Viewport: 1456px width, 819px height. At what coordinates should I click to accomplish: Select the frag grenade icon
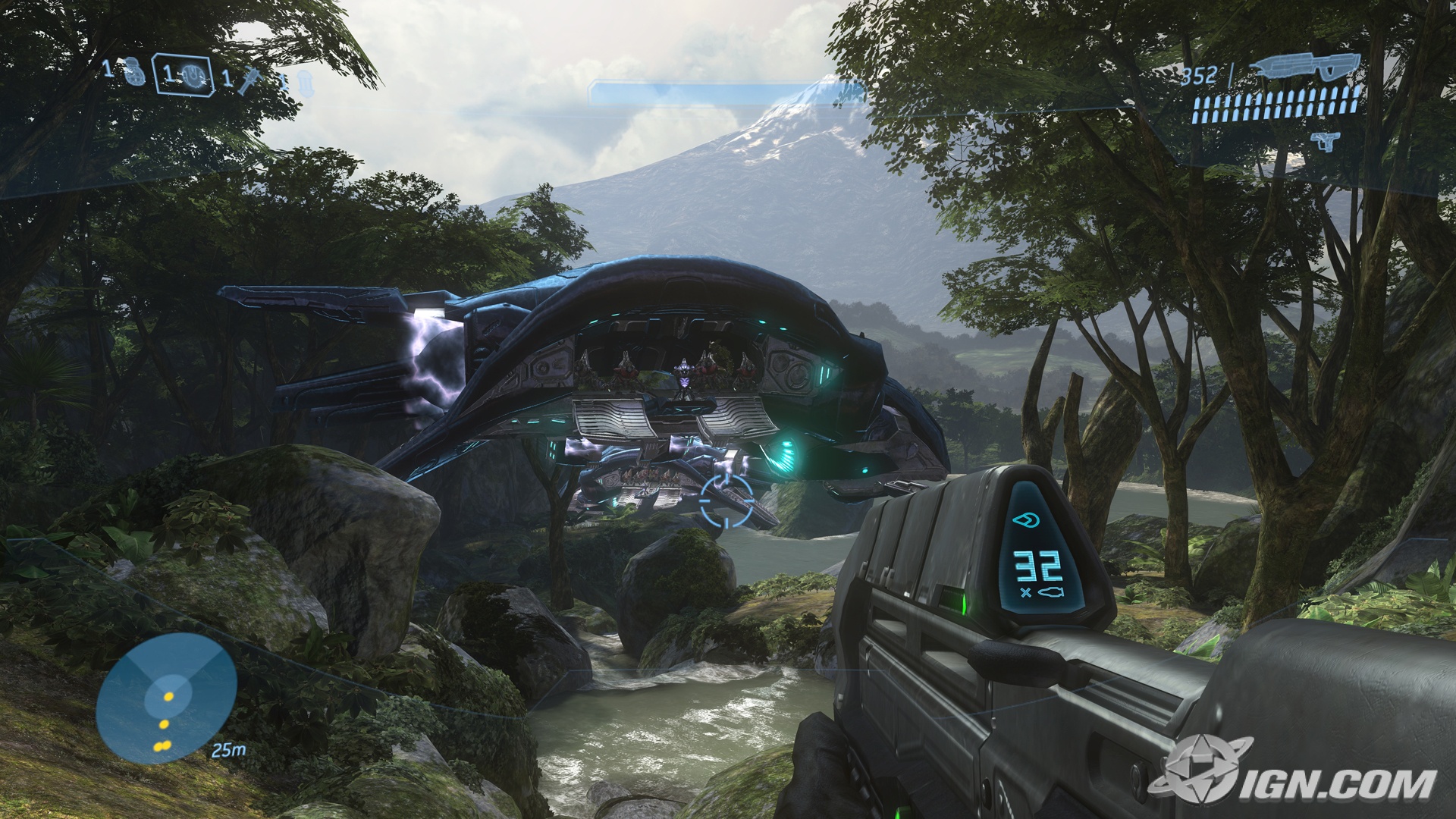click(135, 71)
